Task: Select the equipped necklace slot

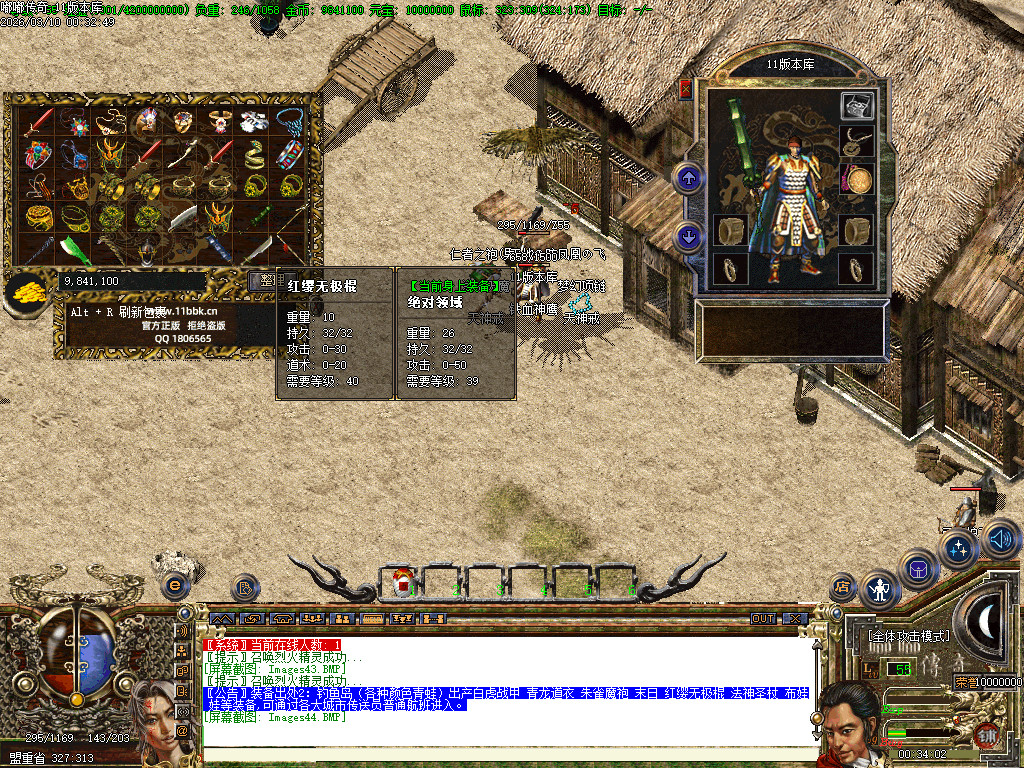Action: click(x=857, y=142)
